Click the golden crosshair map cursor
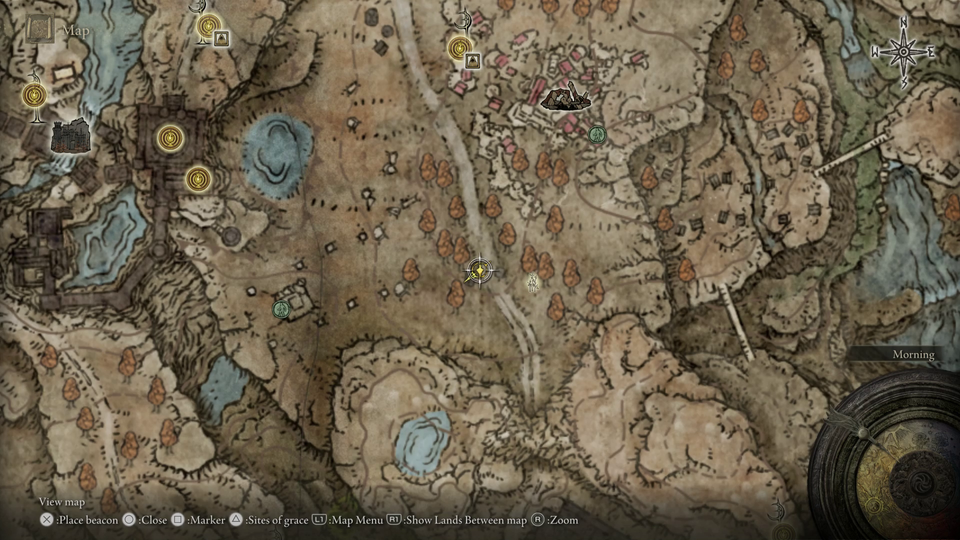 coord(480,271)
